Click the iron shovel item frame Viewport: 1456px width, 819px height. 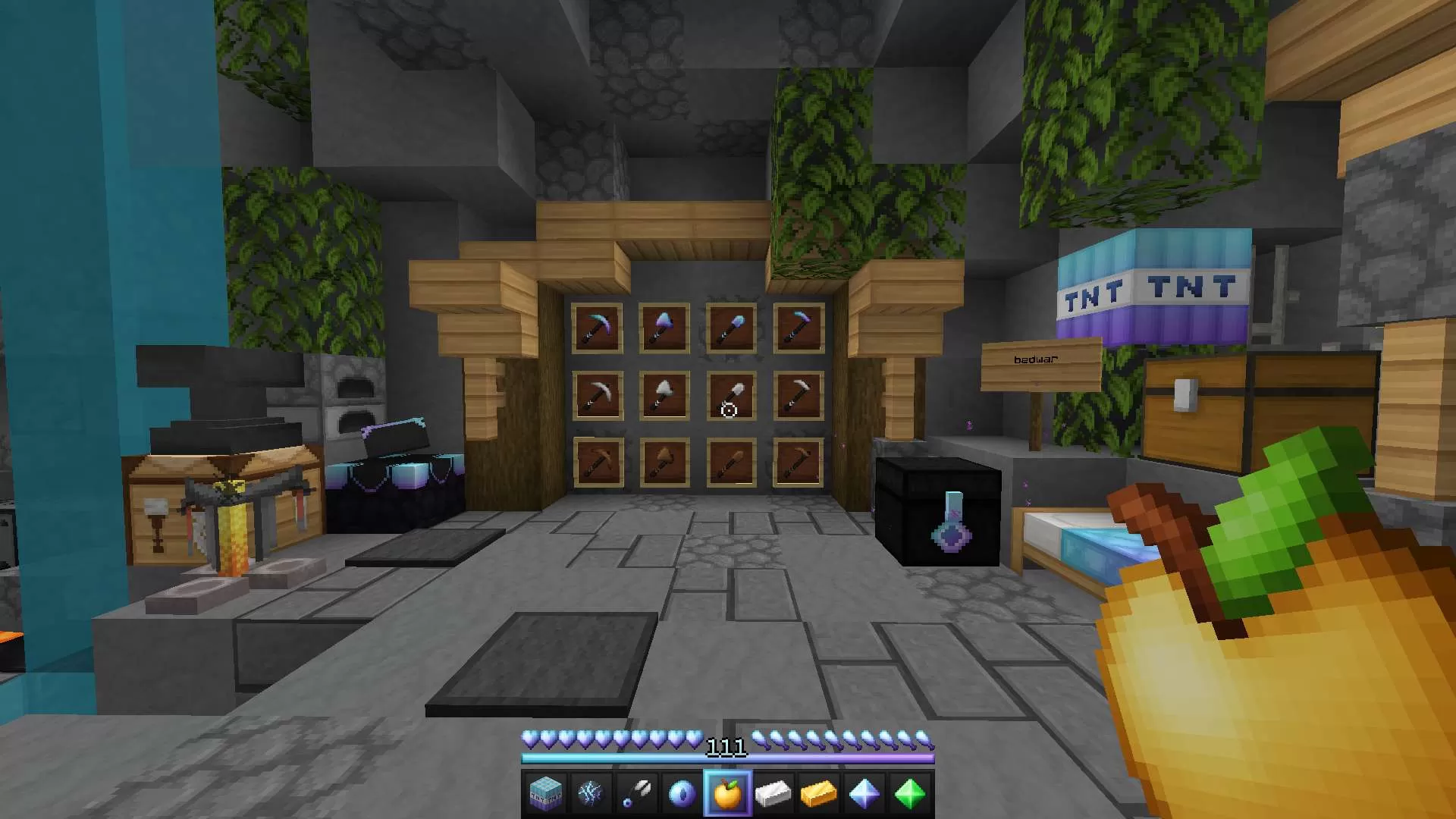click(730, 394)
